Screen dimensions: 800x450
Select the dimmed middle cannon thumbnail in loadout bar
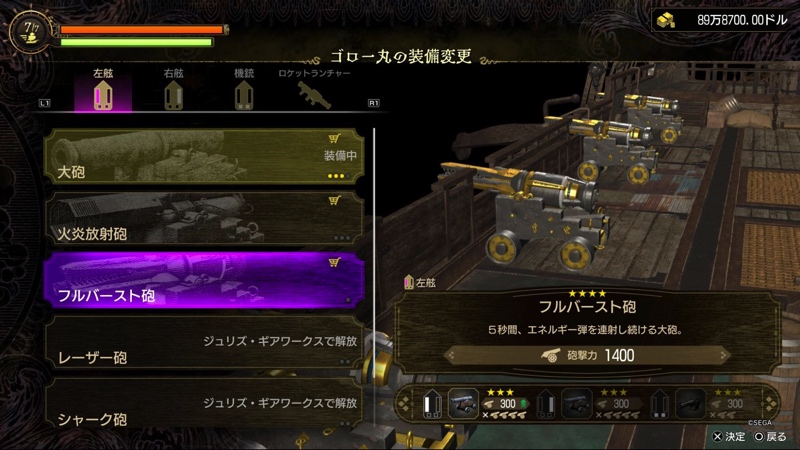(575, 404)
